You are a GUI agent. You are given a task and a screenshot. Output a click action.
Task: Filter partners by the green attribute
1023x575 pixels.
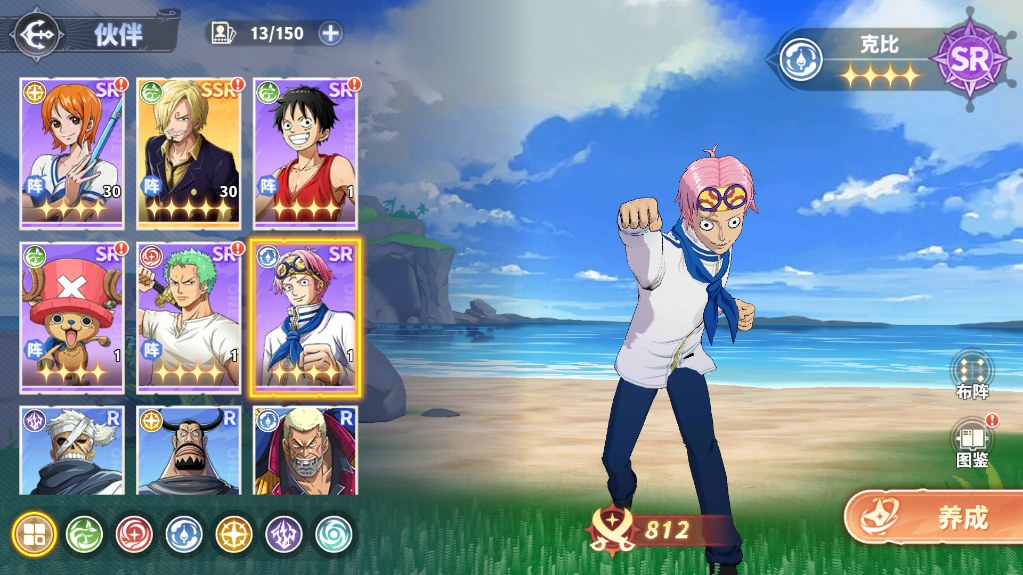(85, 534)
